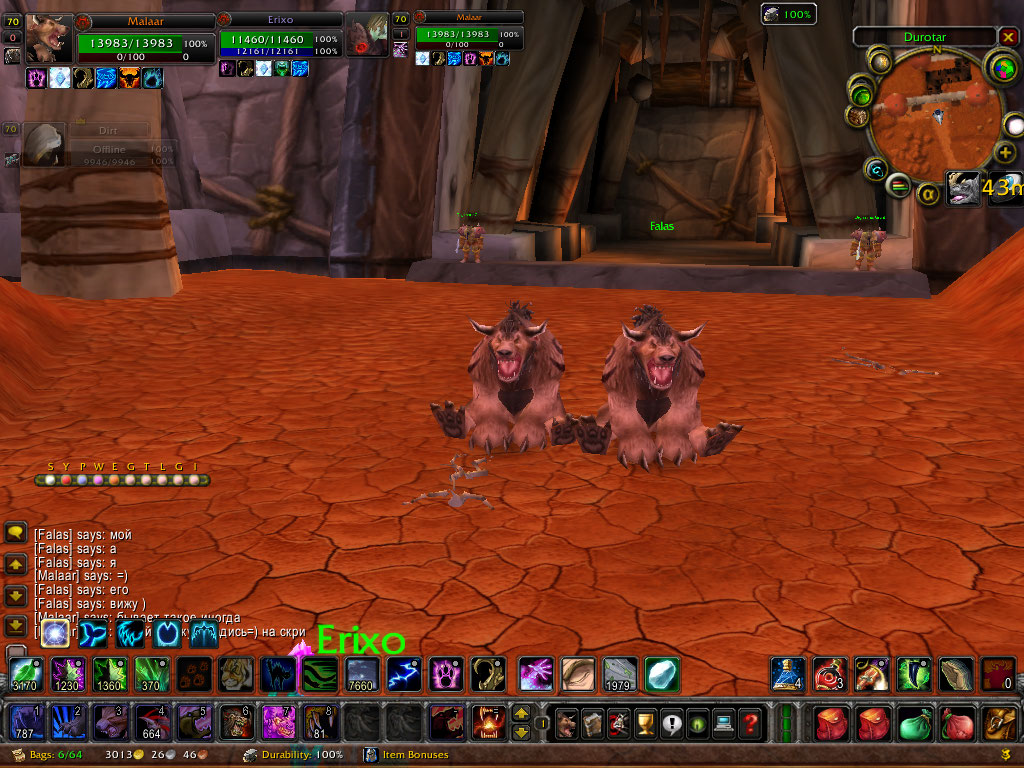Screen dimensions: 1024x768
Task: Page the action bar up
Action: [x=521, y=713]
